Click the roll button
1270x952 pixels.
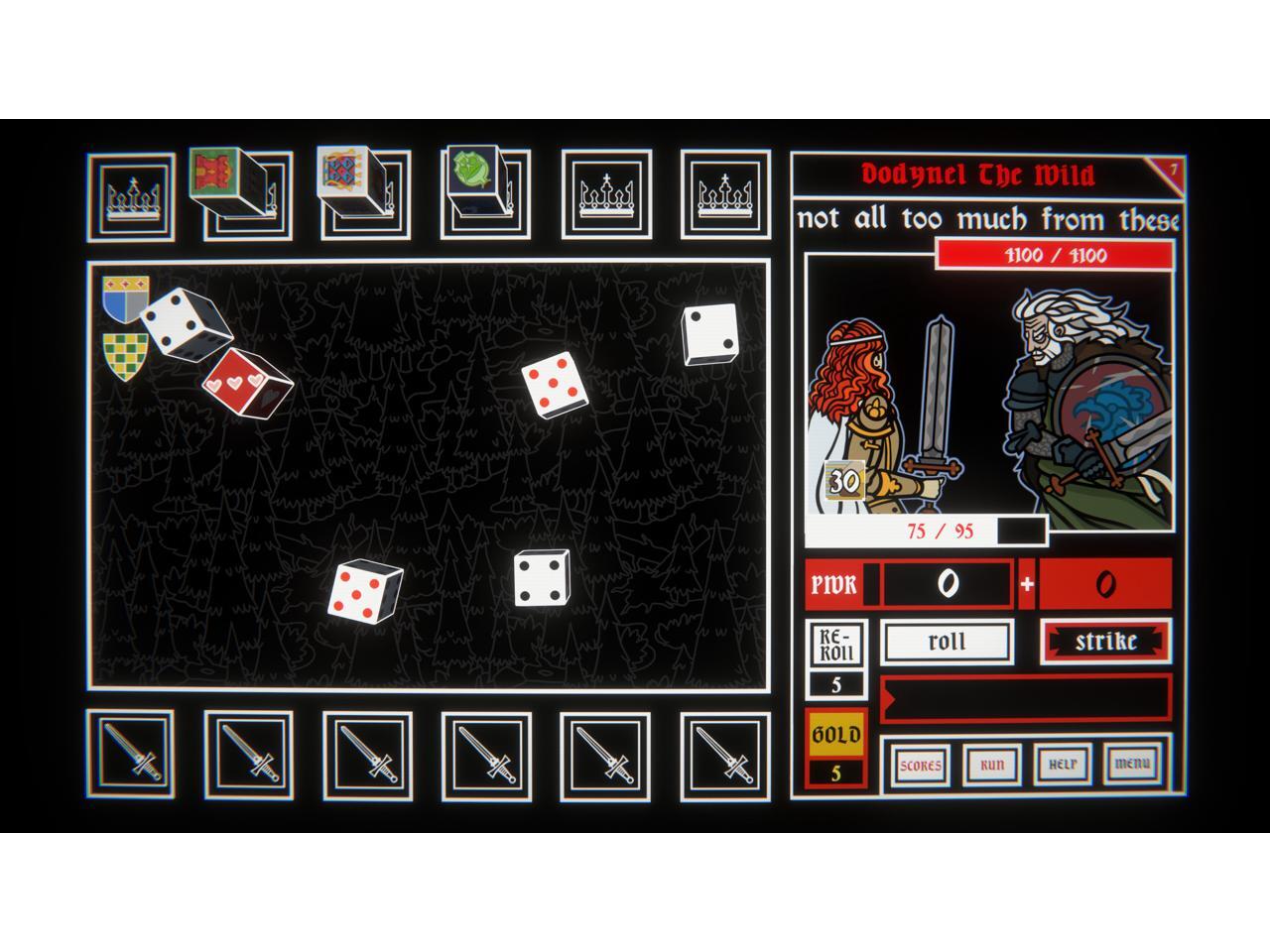point(947,642)
